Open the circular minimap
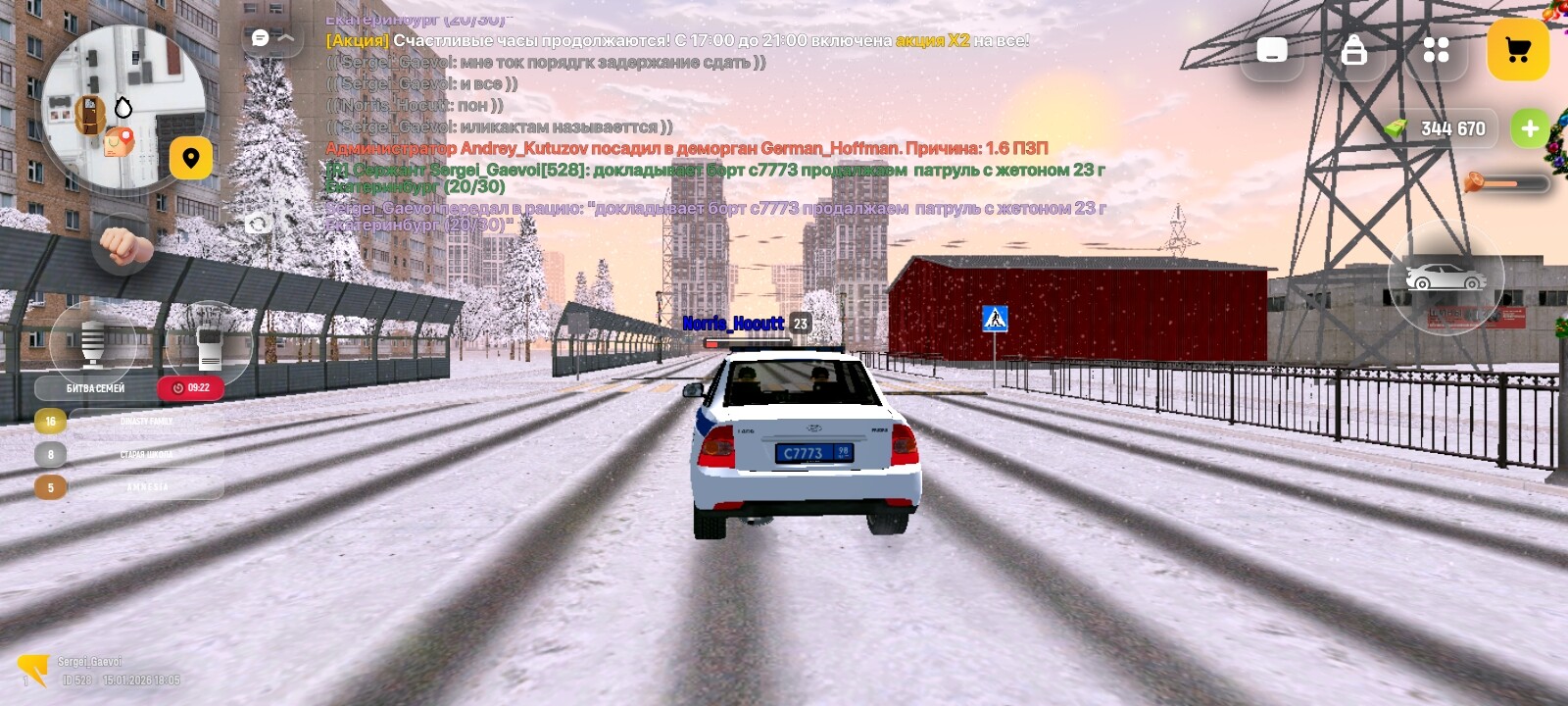Viewport: 1568px width, 706px height. [x=122, y=108]
